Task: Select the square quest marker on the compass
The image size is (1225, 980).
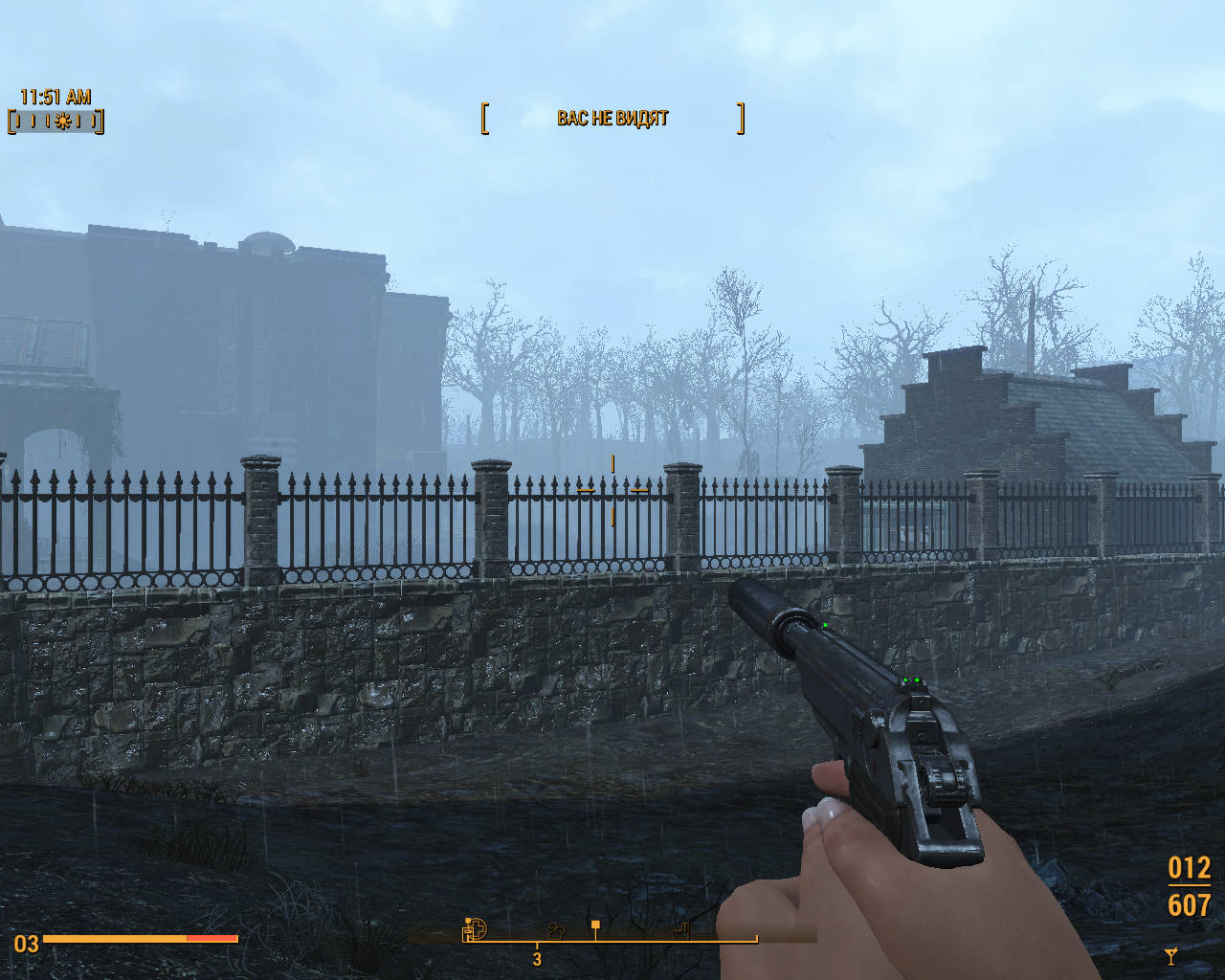Action: [595, 925]
